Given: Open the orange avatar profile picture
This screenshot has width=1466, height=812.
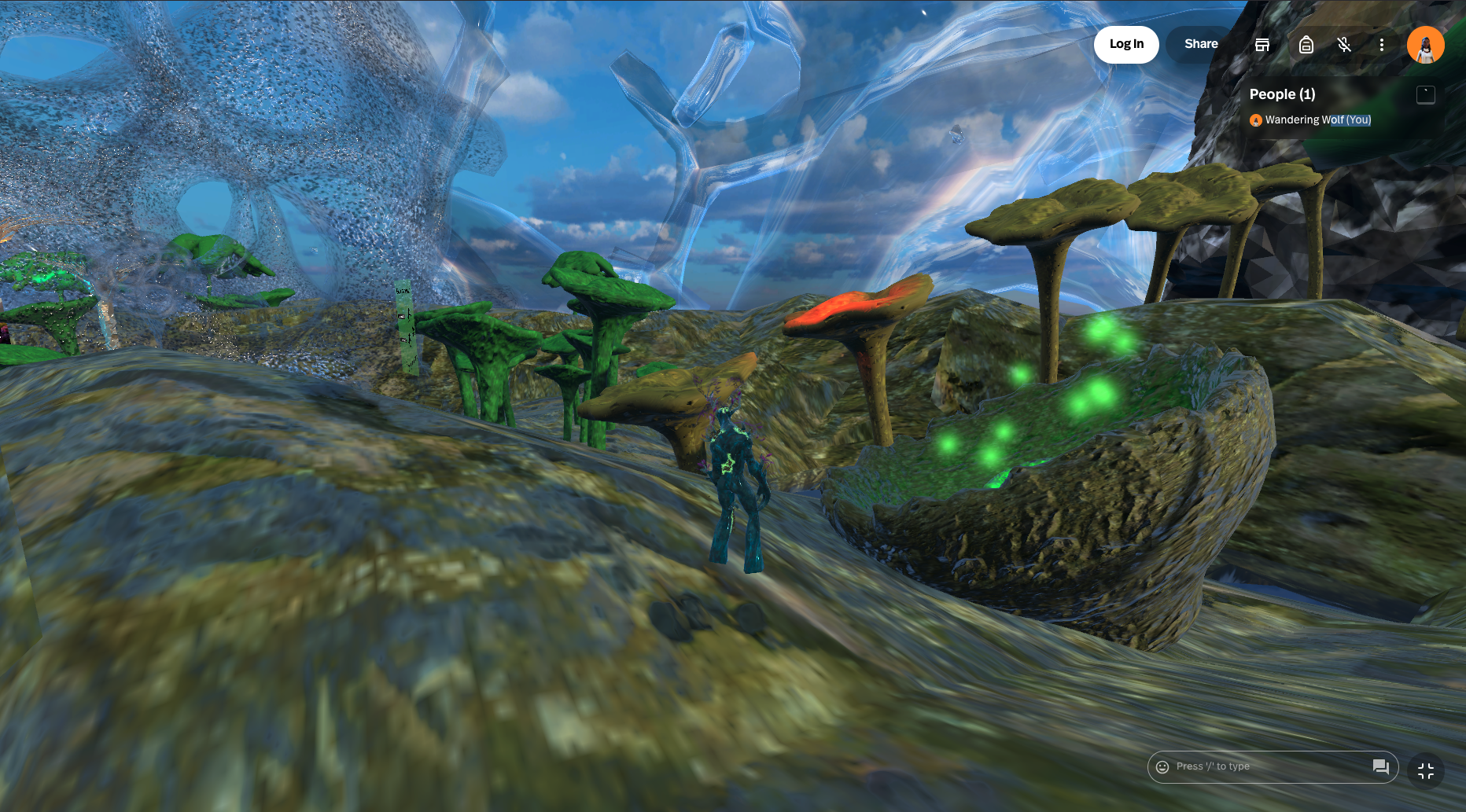Looking at the screenshot, I should (x=1425, y=45).
